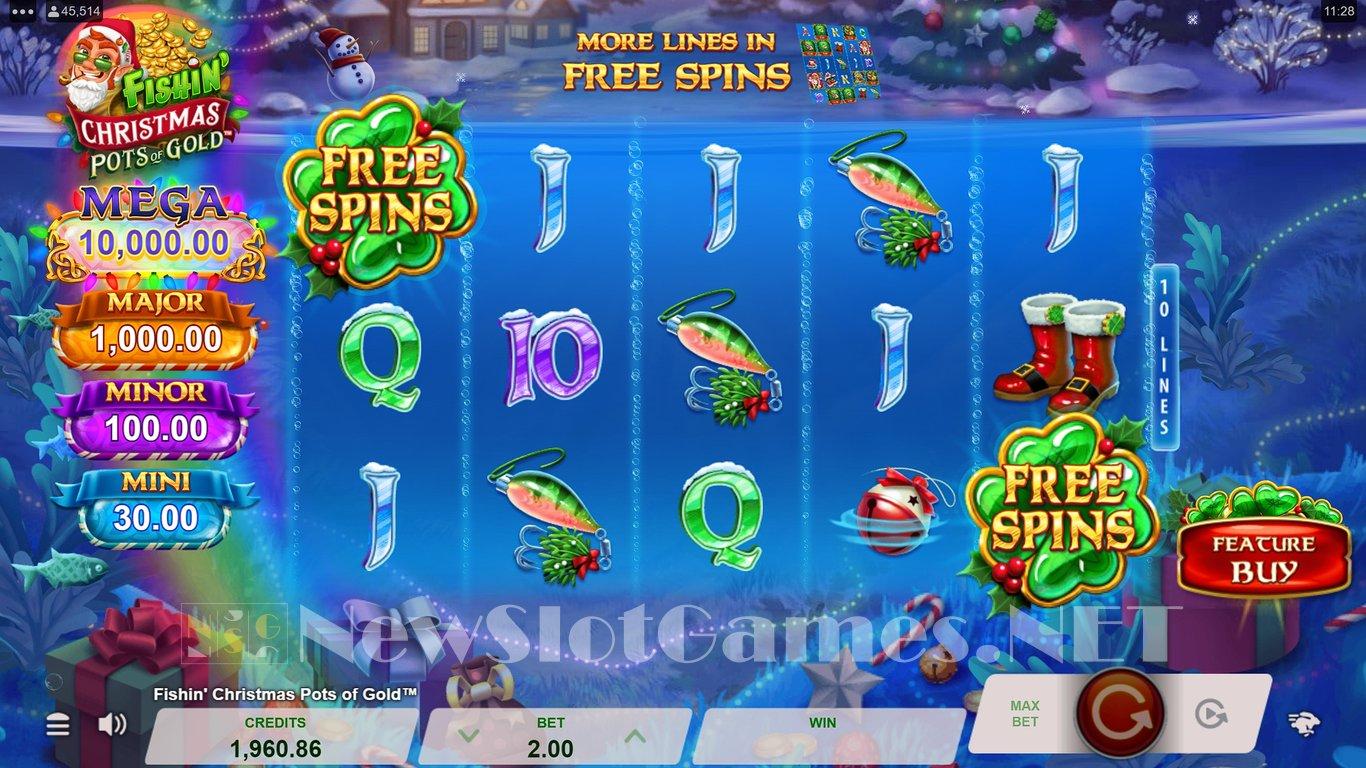Spin the reels with the red button
The image size is (1366, 768).
(1119, 712)
